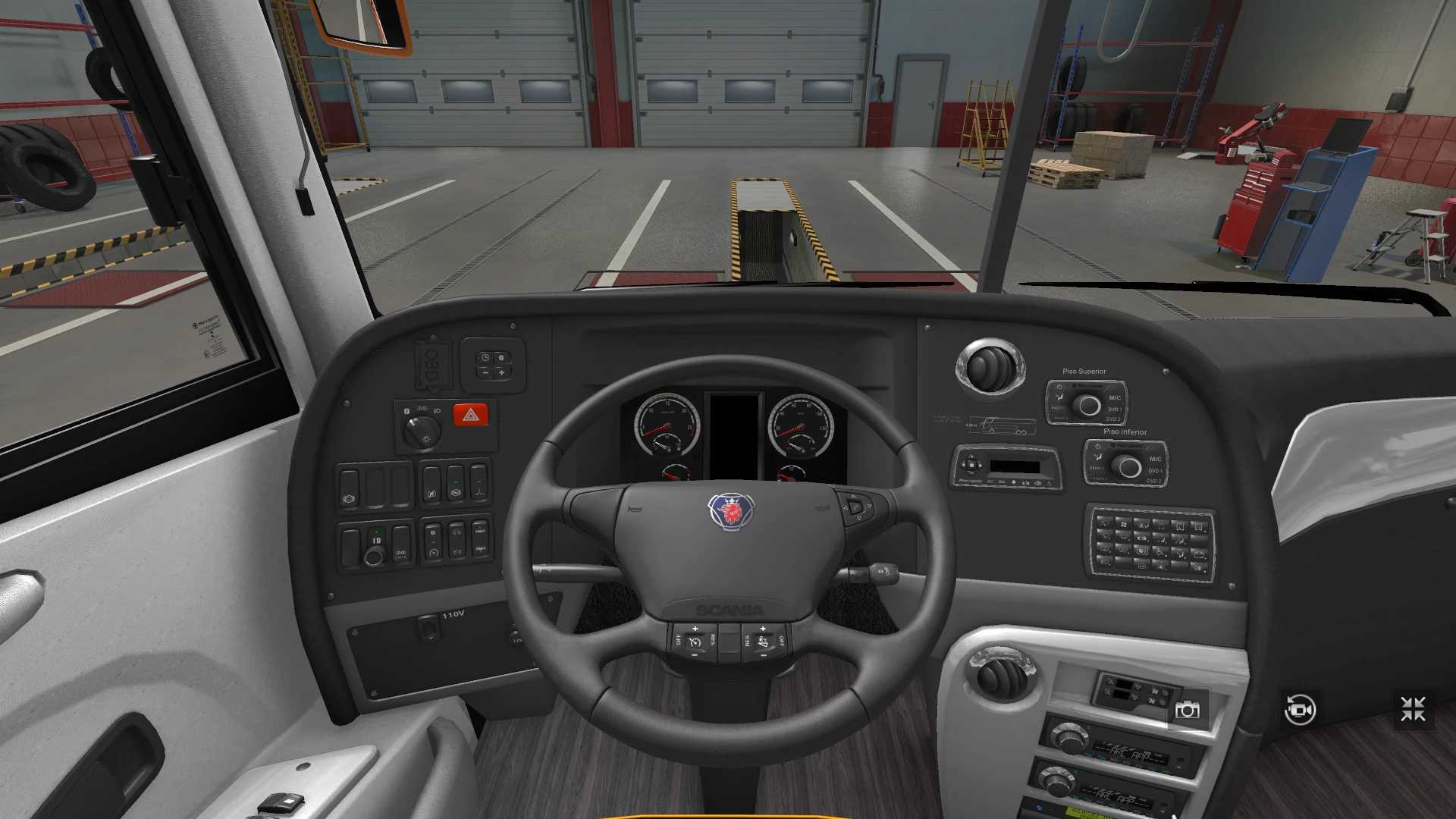The width and height of the screenshot is (1456, 819).
Task: Flip the mirror adjustment rocker switch
Action: tap(350, 492)
